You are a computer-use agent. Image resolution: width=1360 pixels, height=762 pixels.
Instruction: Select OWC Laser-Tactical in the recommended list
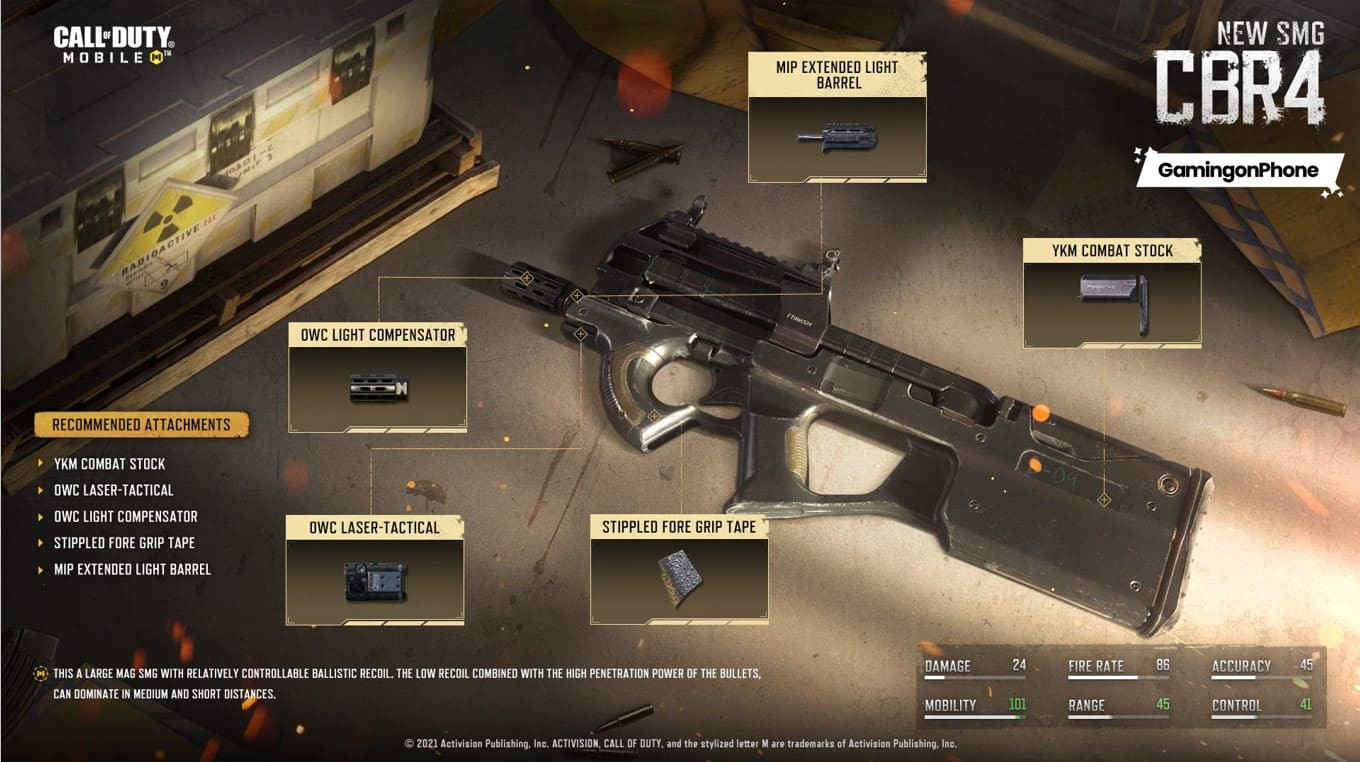(x=114, y=490)
